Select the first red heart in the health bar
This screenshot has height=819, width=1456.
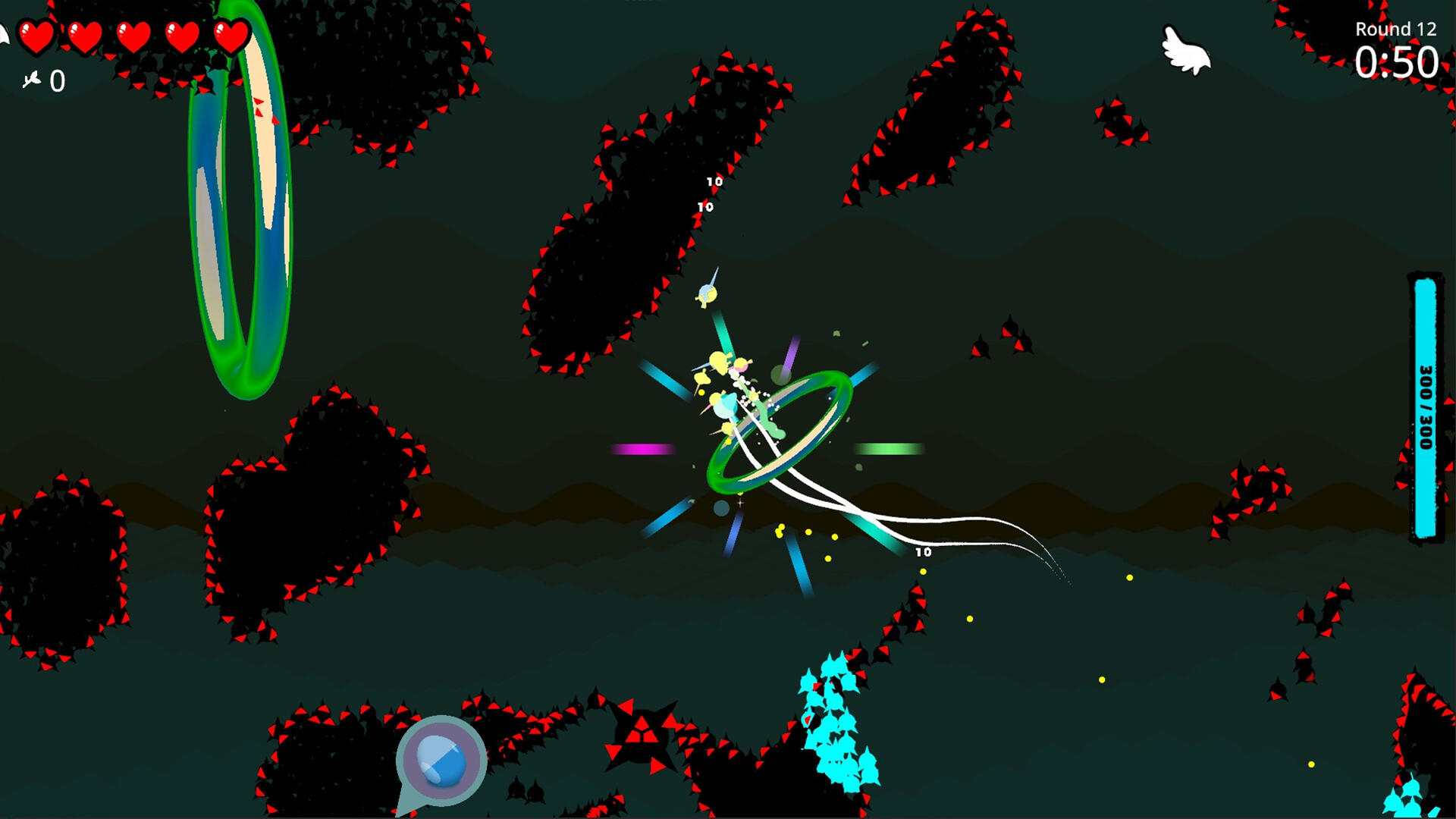point(36,36)
